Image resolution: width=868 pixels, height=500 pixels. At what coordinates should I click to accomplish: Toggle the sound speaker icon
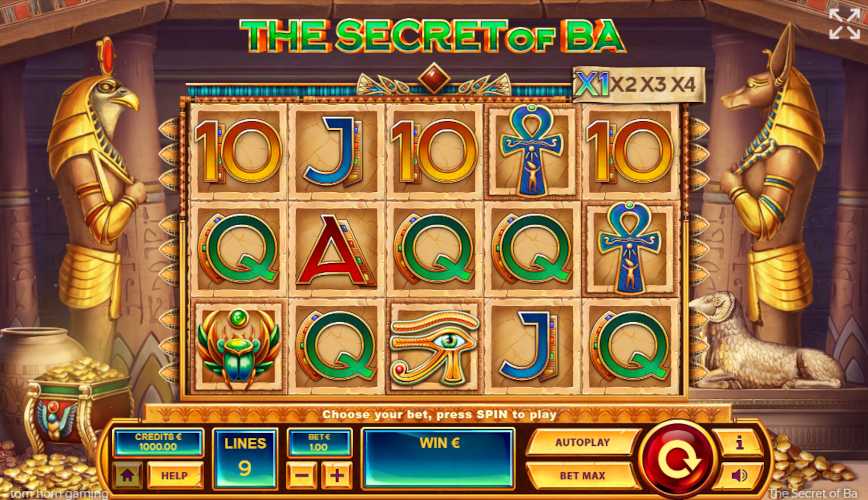pos(740,474)
